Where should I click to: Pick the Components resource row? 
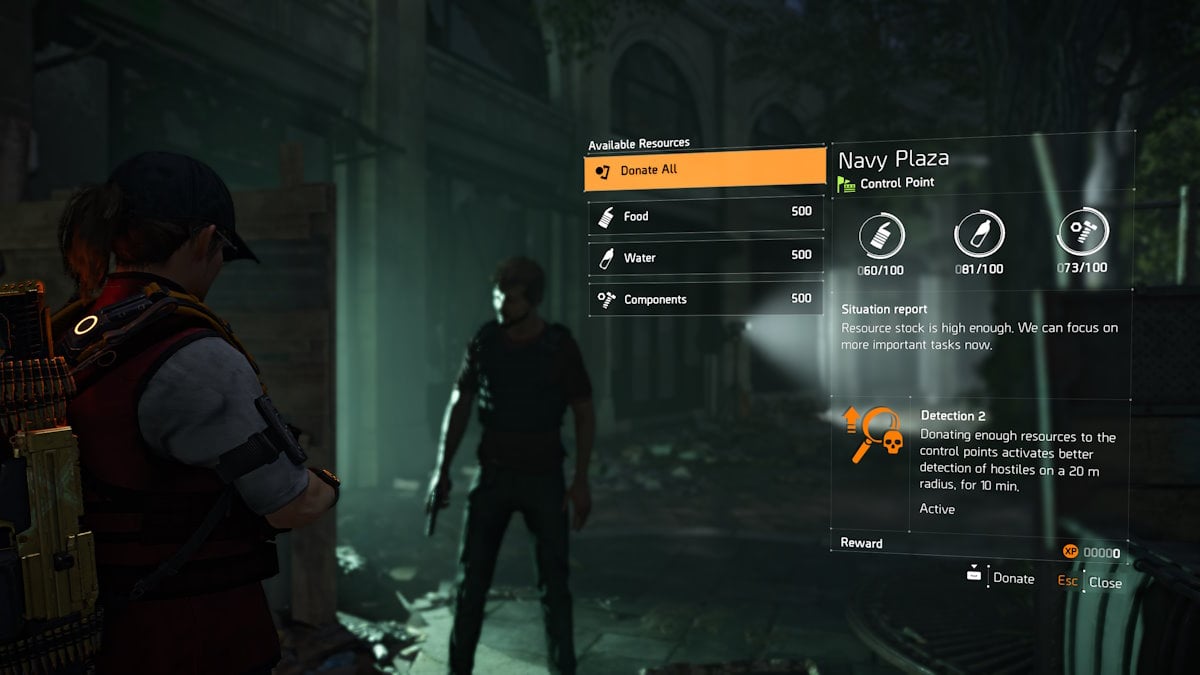(x=704, y=299)
